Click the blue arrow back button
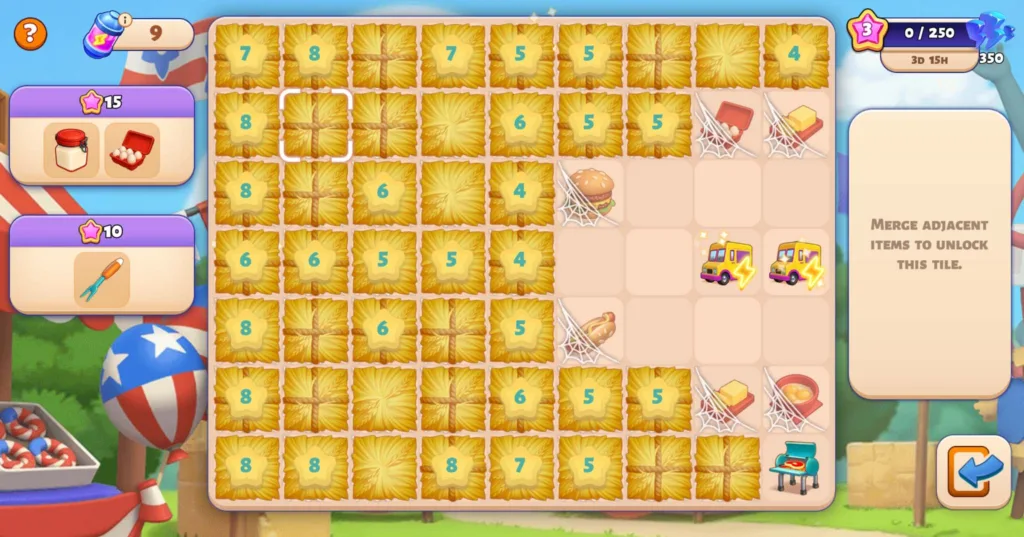 tap(973, 472)
